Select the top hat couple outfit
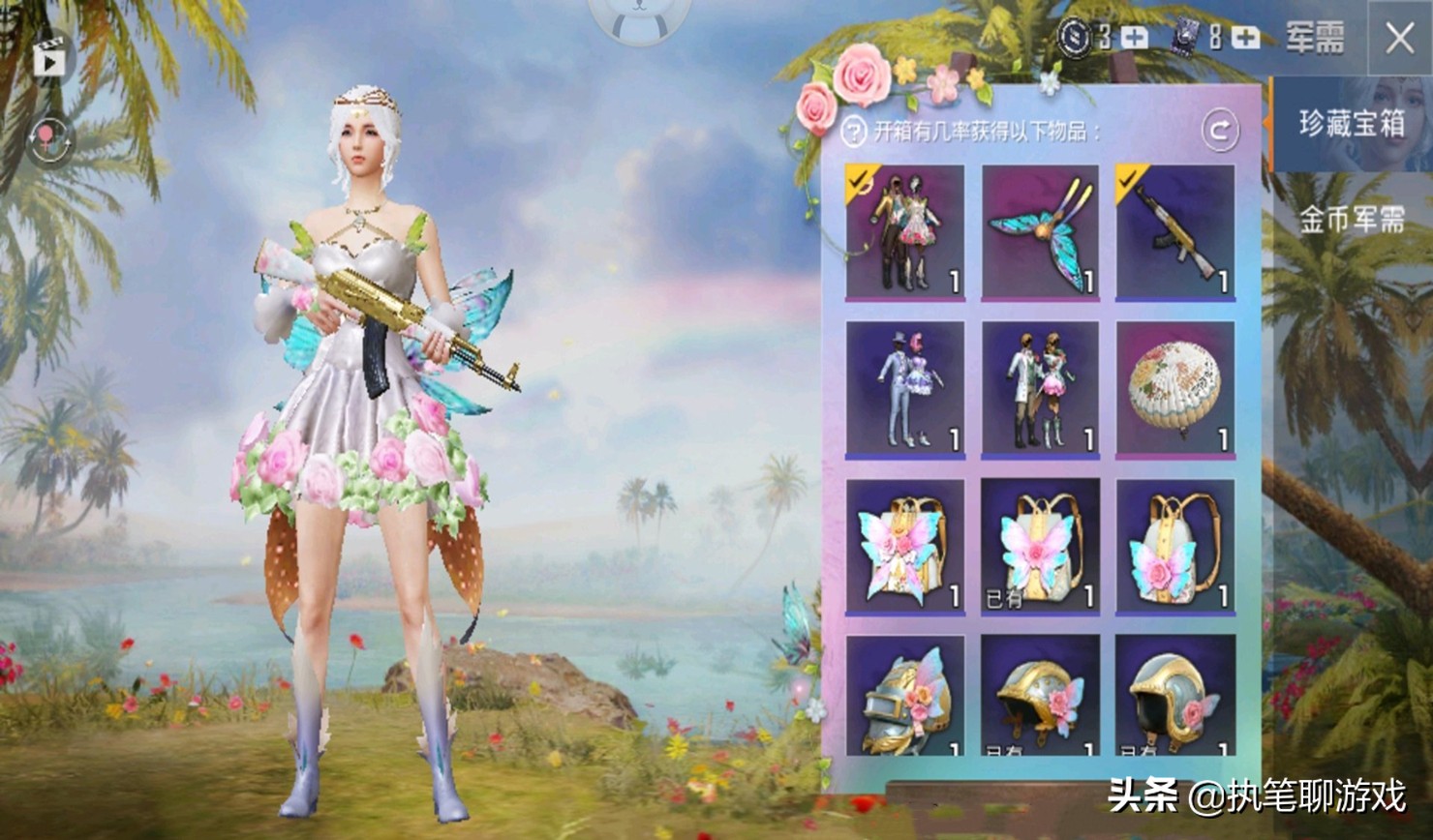 (x=905, y=389)
